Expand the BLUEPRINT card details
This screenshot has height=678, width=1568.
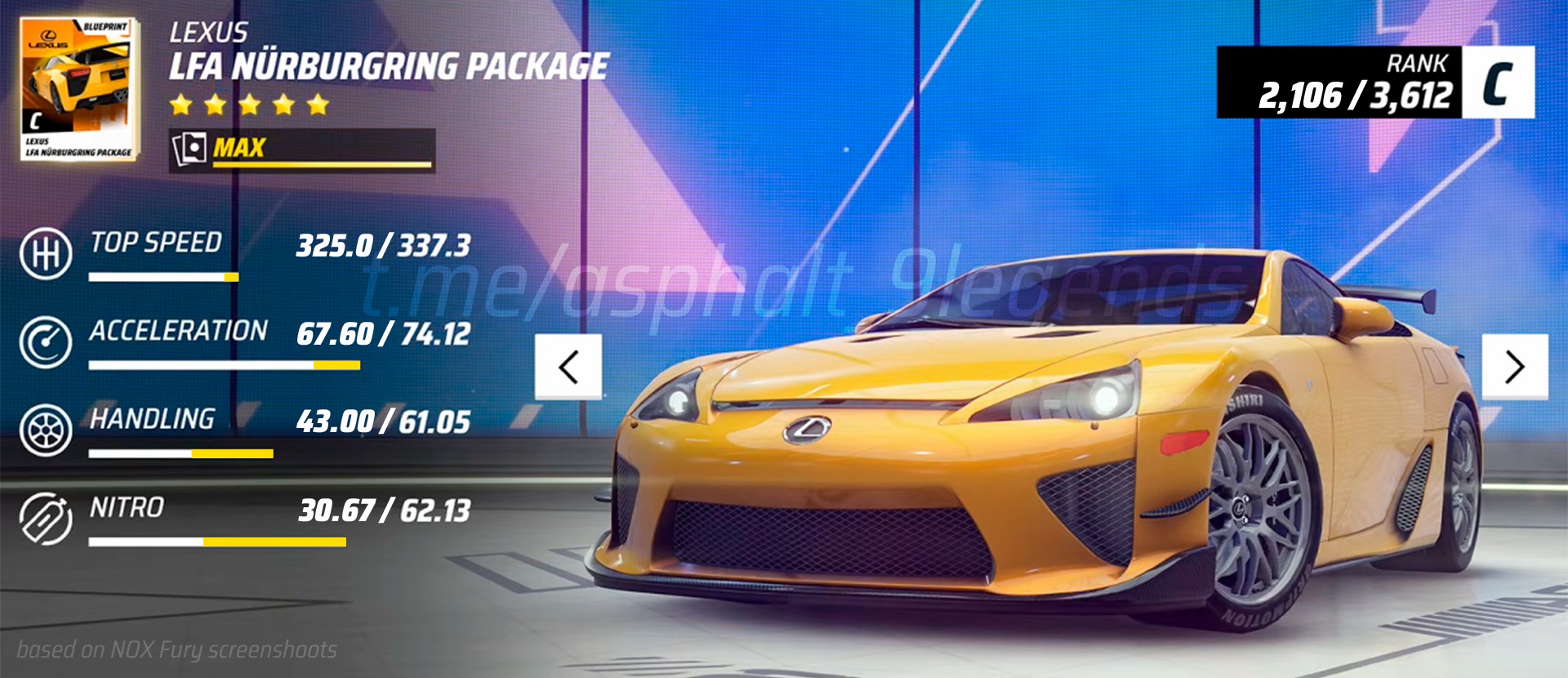click(x=105, y=25)
